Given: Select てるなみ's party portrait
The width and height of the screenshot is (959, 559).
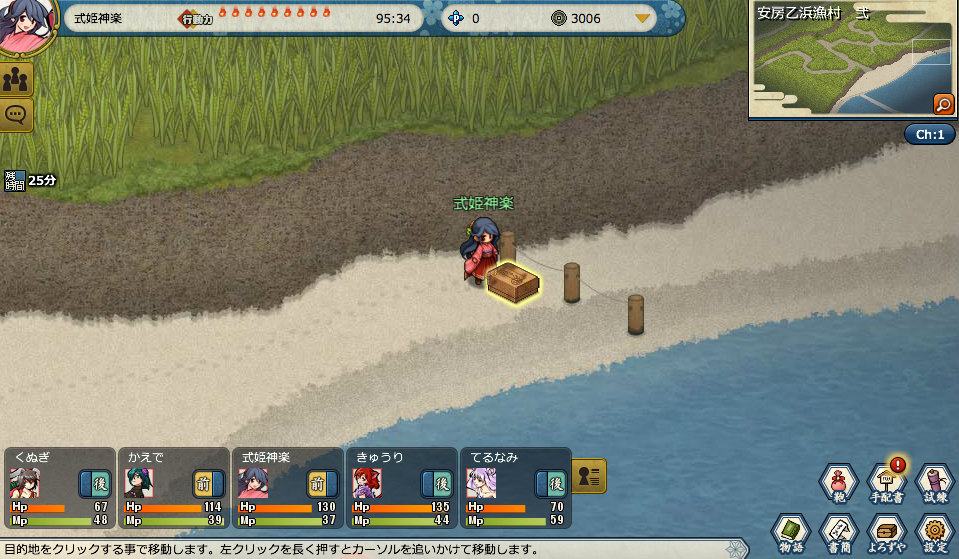Looking at the screenshot, I should coord(481,484).
